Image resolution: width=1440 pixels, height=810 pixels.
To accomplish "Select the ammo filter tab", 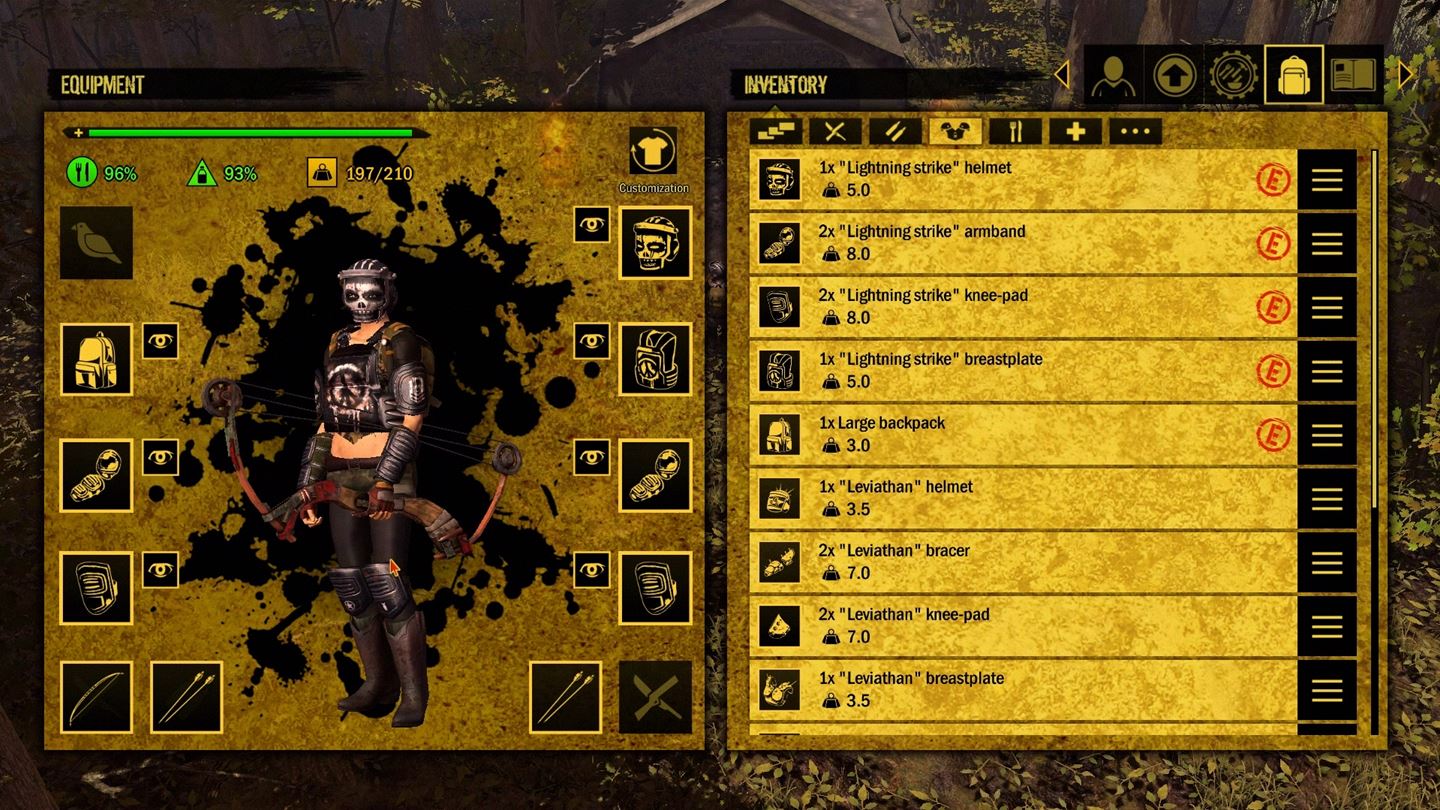I will tap(895, 130).
